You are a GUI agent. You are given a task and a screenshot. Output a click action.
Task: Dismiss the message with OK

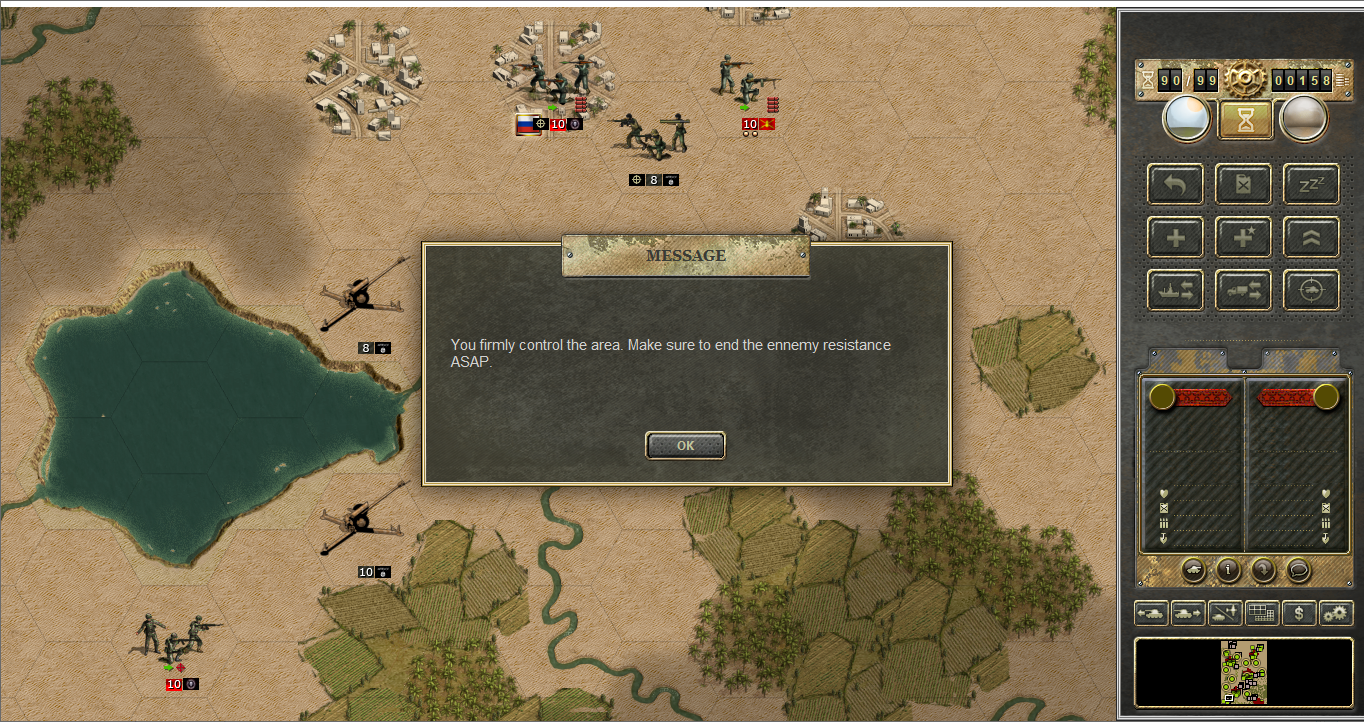[x=685, y=446]
